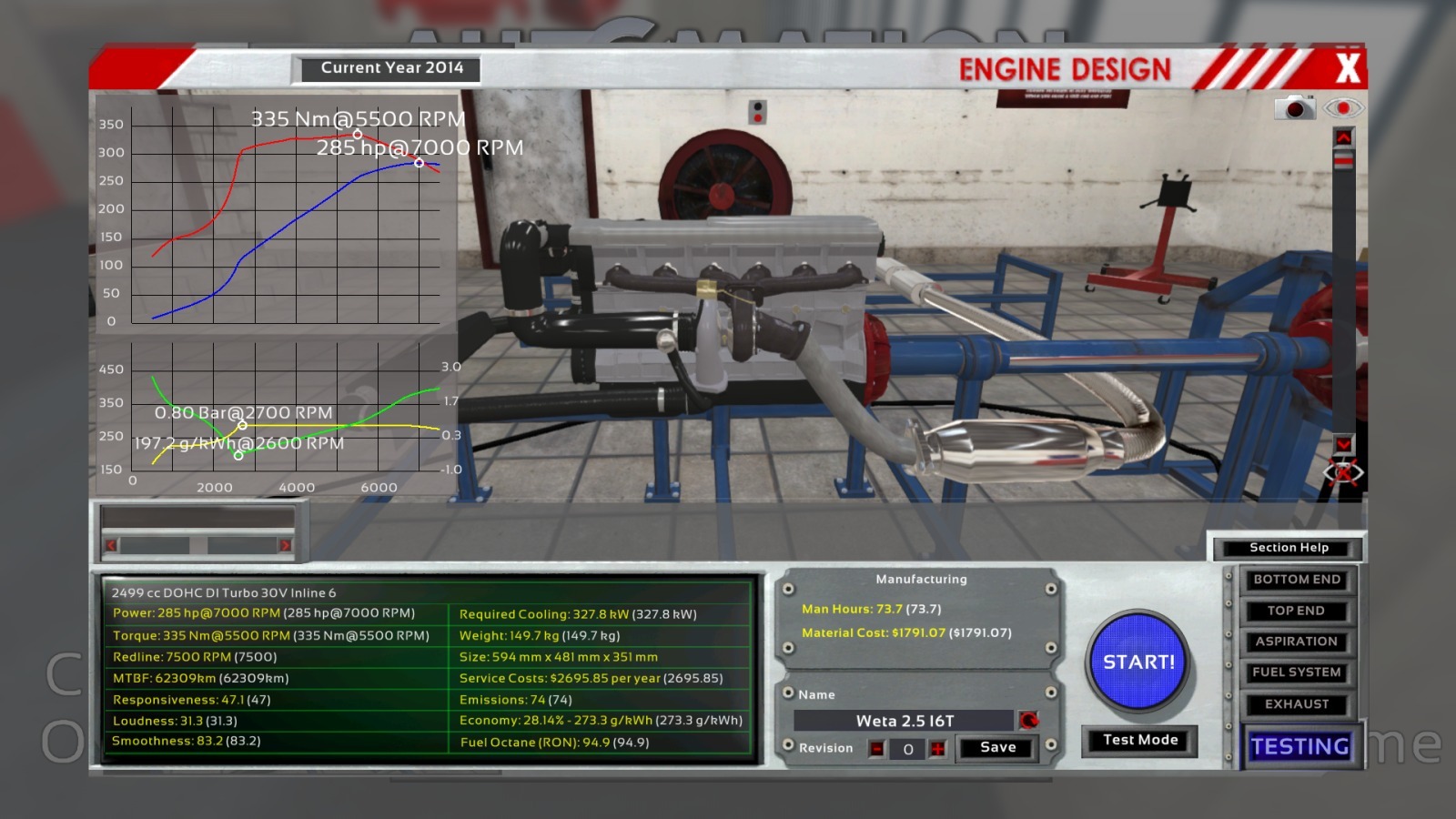Click the Test Mode button

[x=1139, y=740]
